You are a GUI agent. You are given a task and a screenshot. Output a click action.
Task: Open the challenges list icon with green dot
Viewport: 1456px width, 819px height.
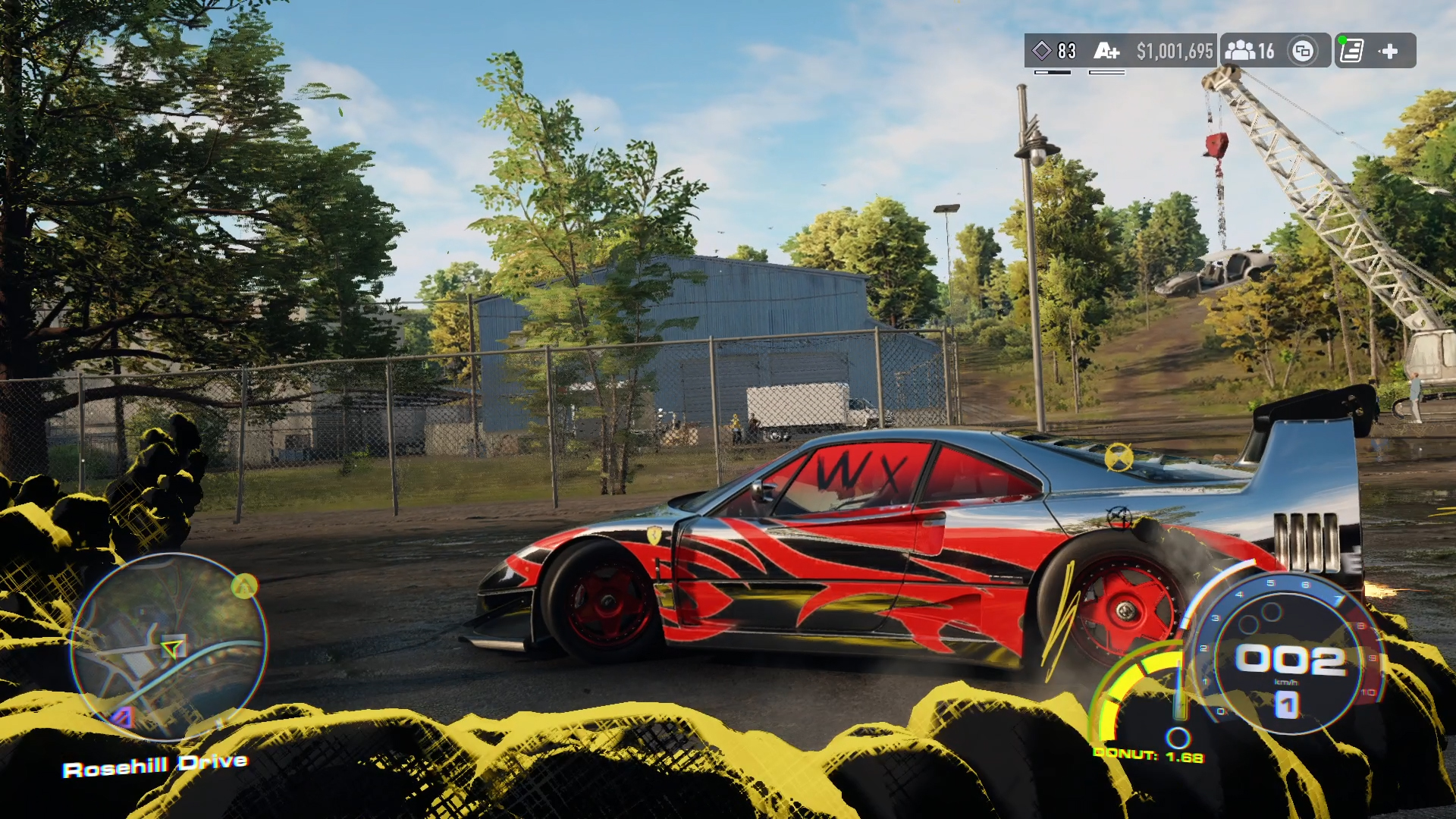click(1351, 51)
